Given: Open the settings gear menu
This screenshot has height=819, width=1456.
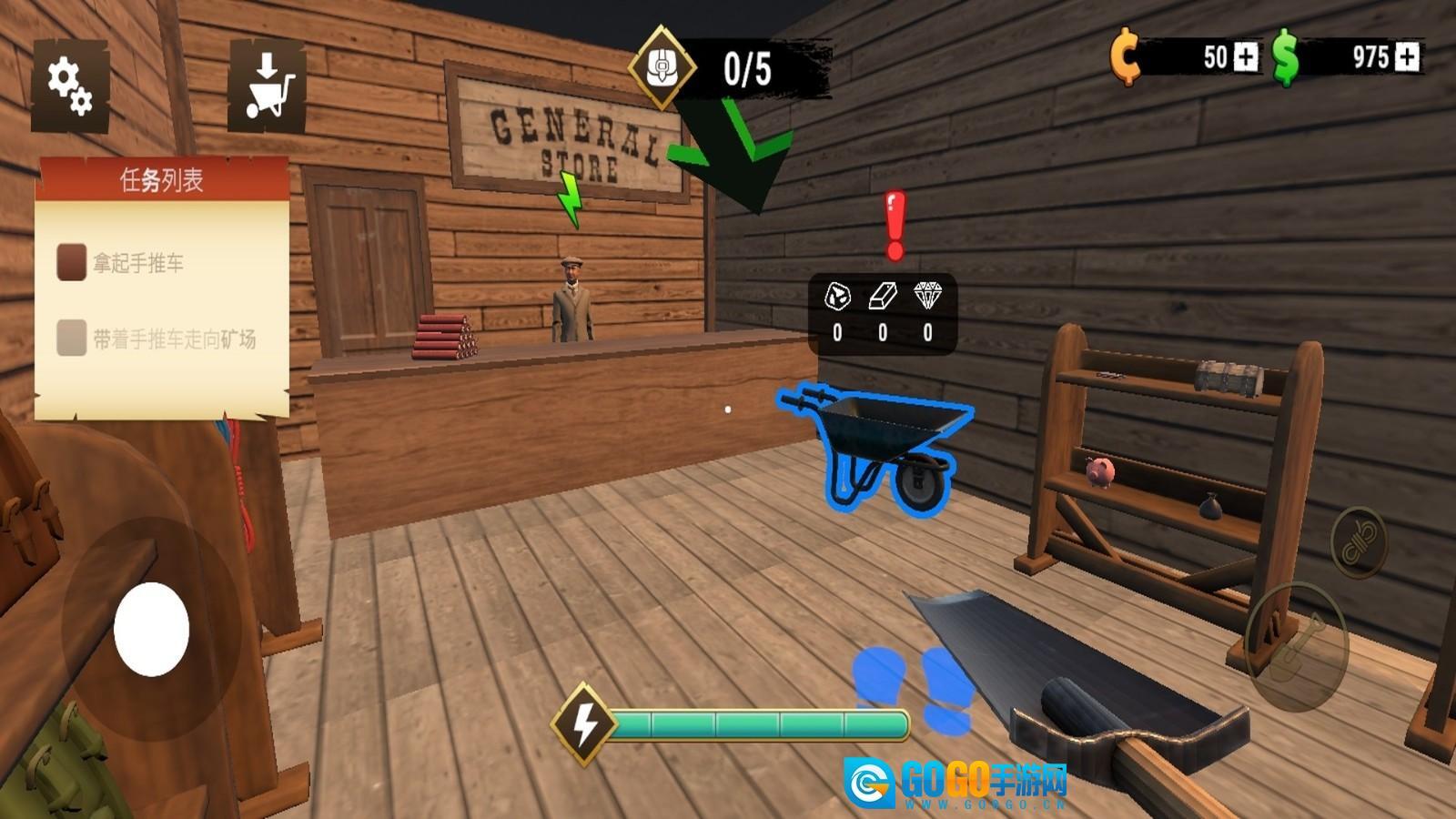Looking at the screenshot, I should pos(70,85).
